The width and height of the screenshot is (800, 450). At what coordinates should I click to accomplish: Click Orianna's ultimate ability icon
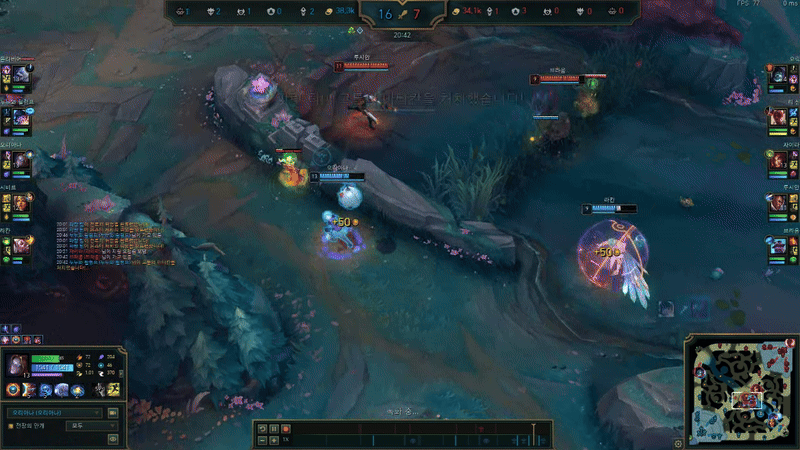point(77,389)
